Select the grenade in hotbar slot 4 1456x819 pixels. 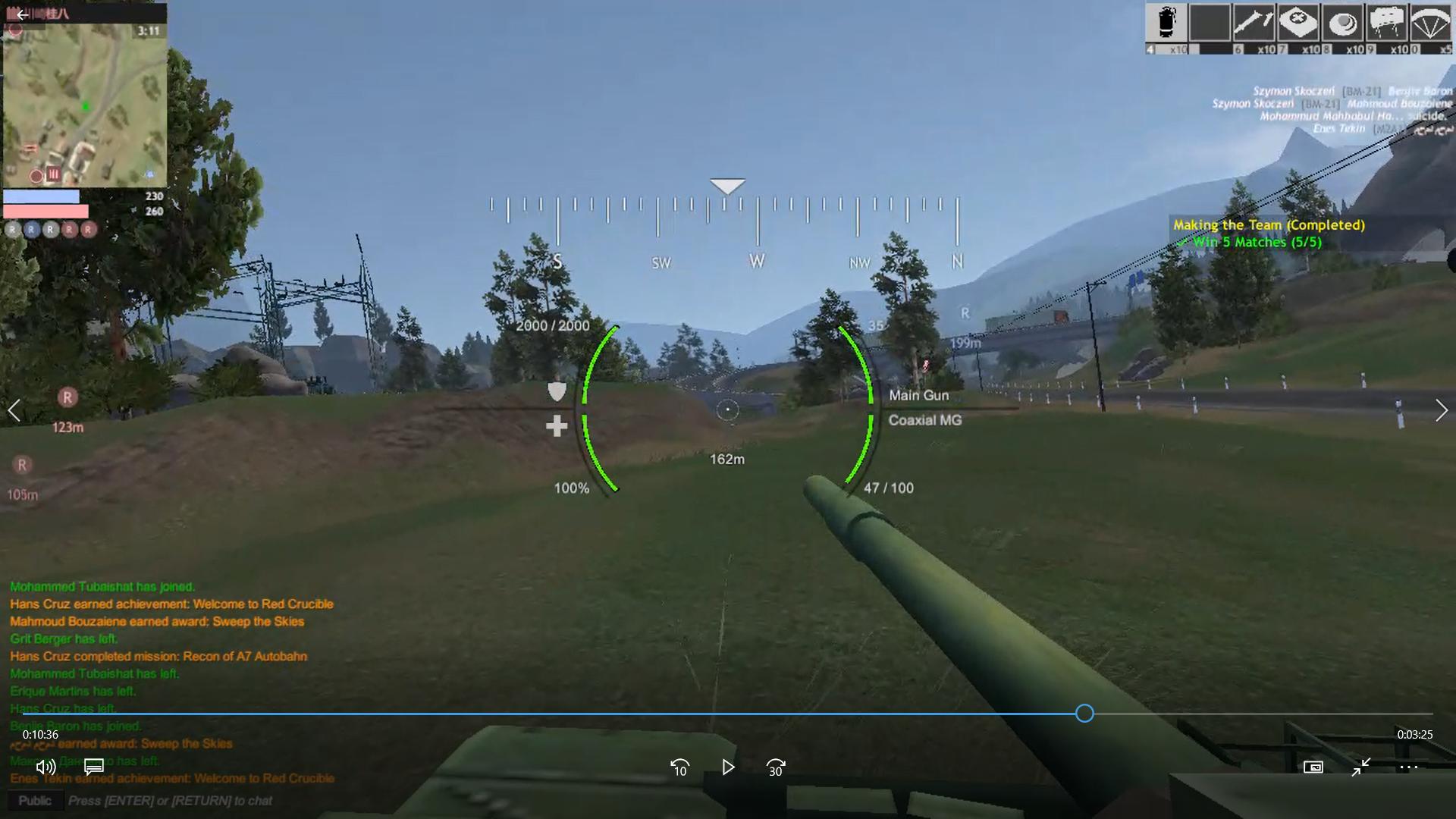pyautogui.click(x=1166, y=23)
